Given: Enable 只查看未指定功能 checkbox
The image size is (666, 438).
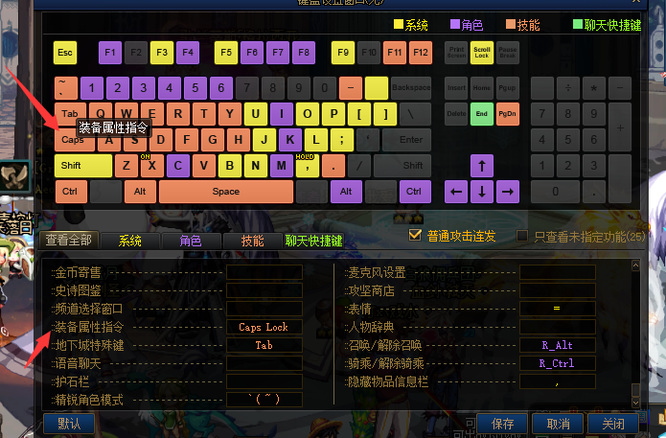Looking at the screenshot, I should [523, 236].
